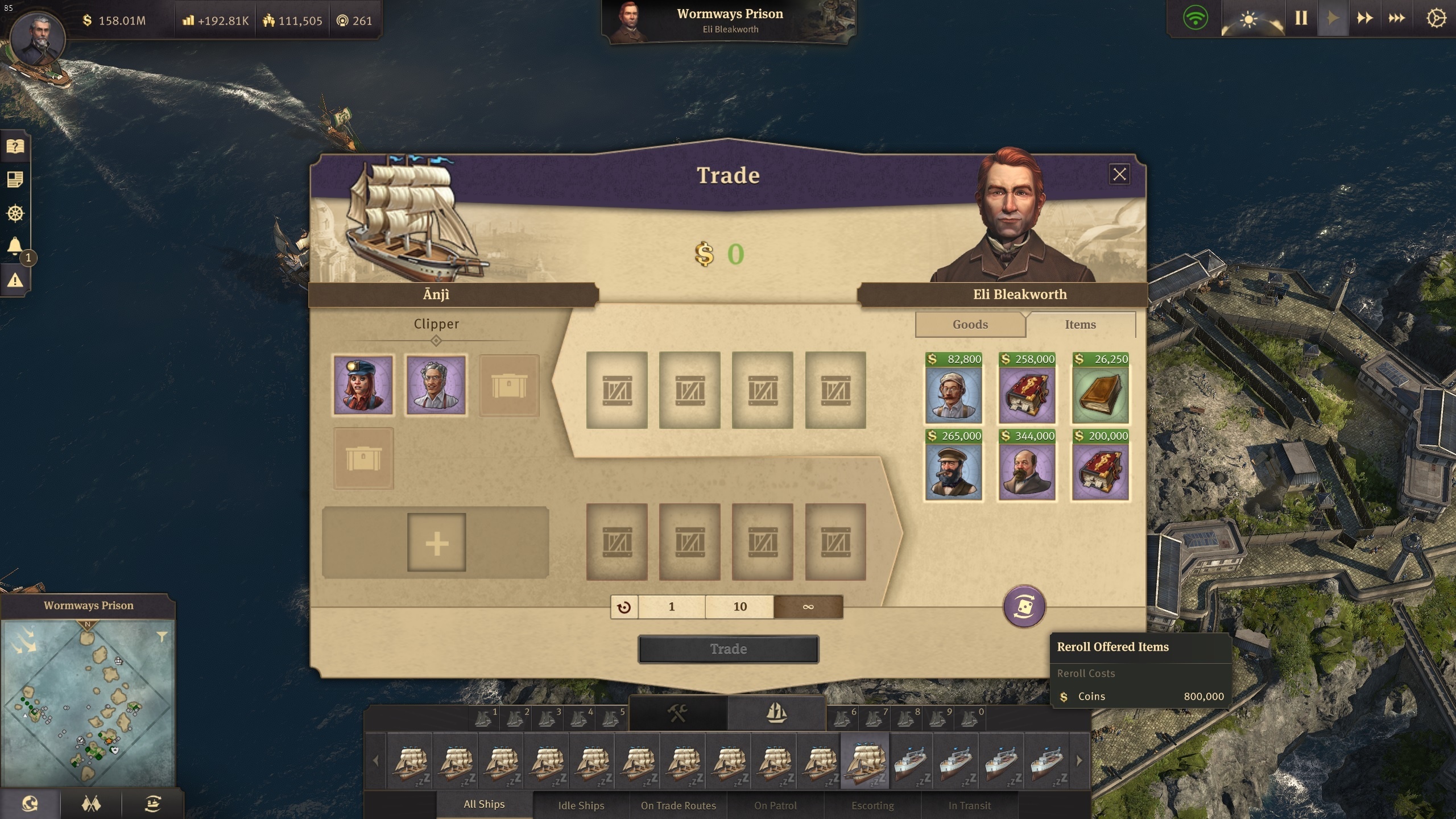Open the settings gear menu

tap(1436, 18)
